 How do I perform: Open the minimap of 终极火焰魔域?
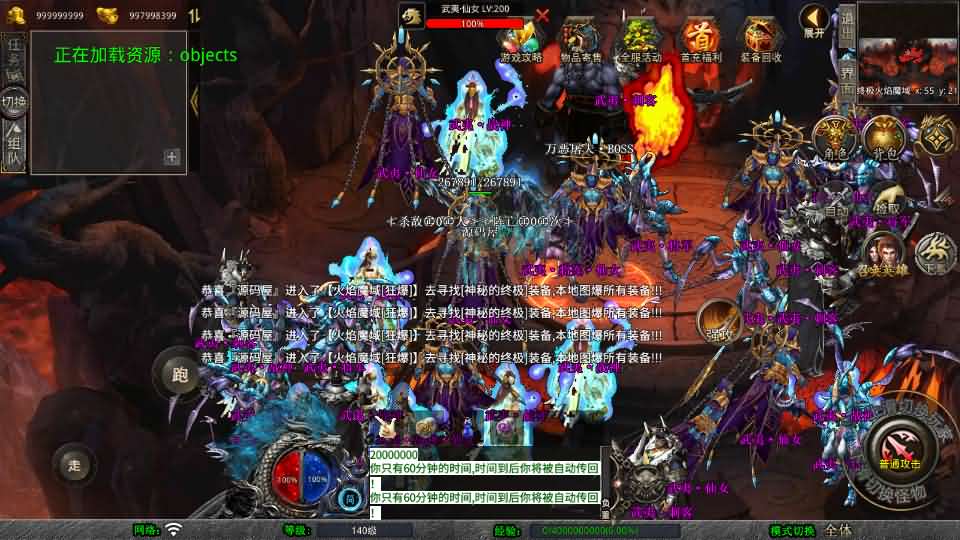pyautogui.click(x=908, y=50)
